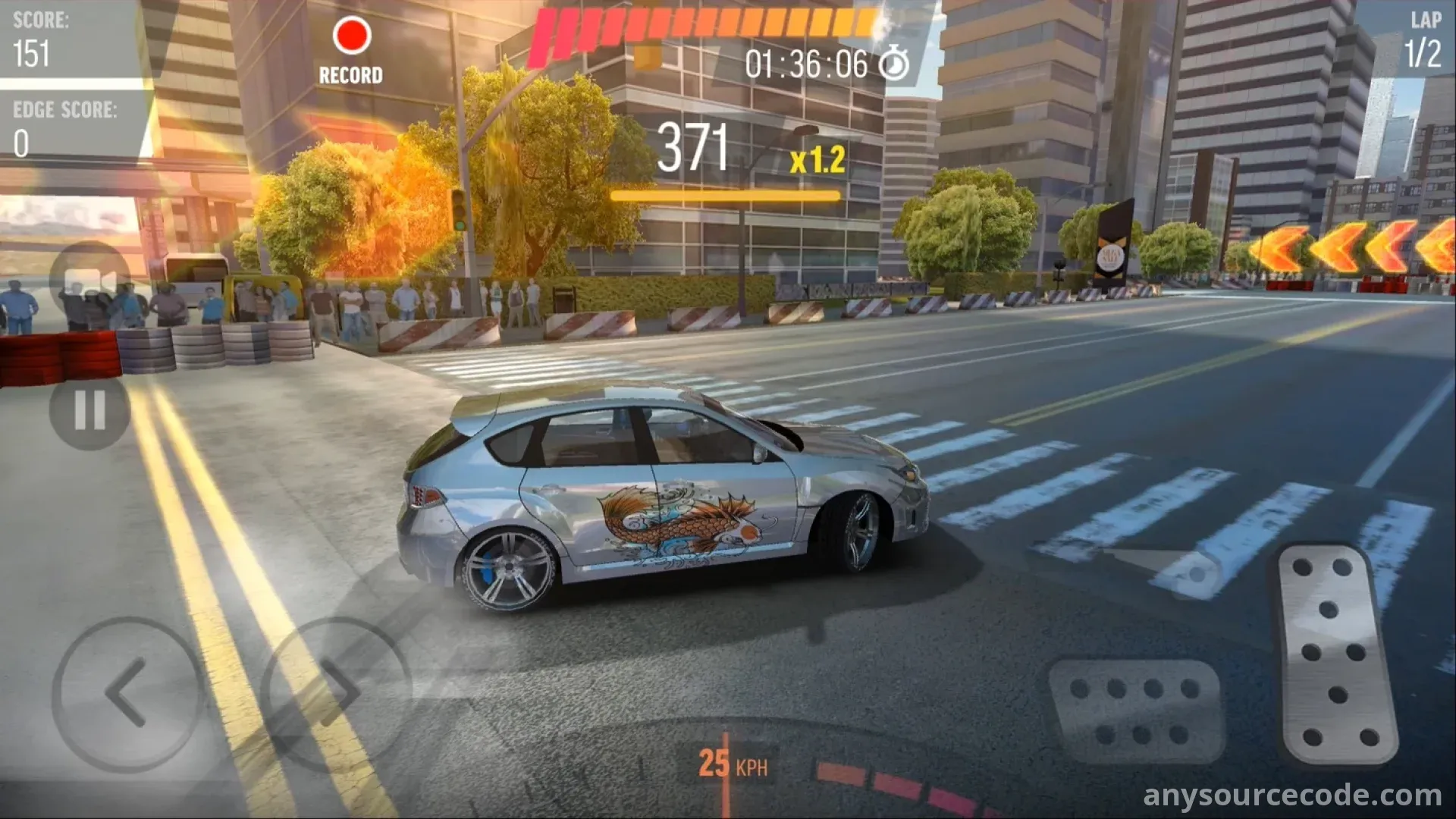Screen dimensions: 1456x819
Task: Hit the tall gas pedal
Action: (x=1336, y=654)
